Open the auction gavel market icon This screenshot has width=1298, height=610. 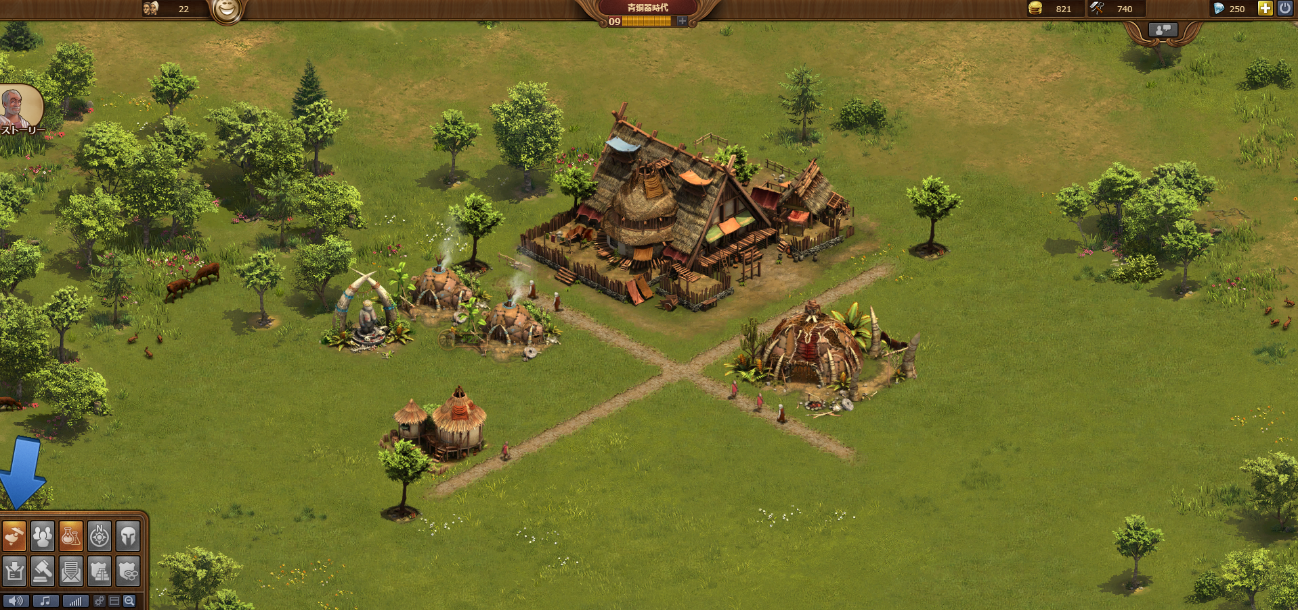42,571
